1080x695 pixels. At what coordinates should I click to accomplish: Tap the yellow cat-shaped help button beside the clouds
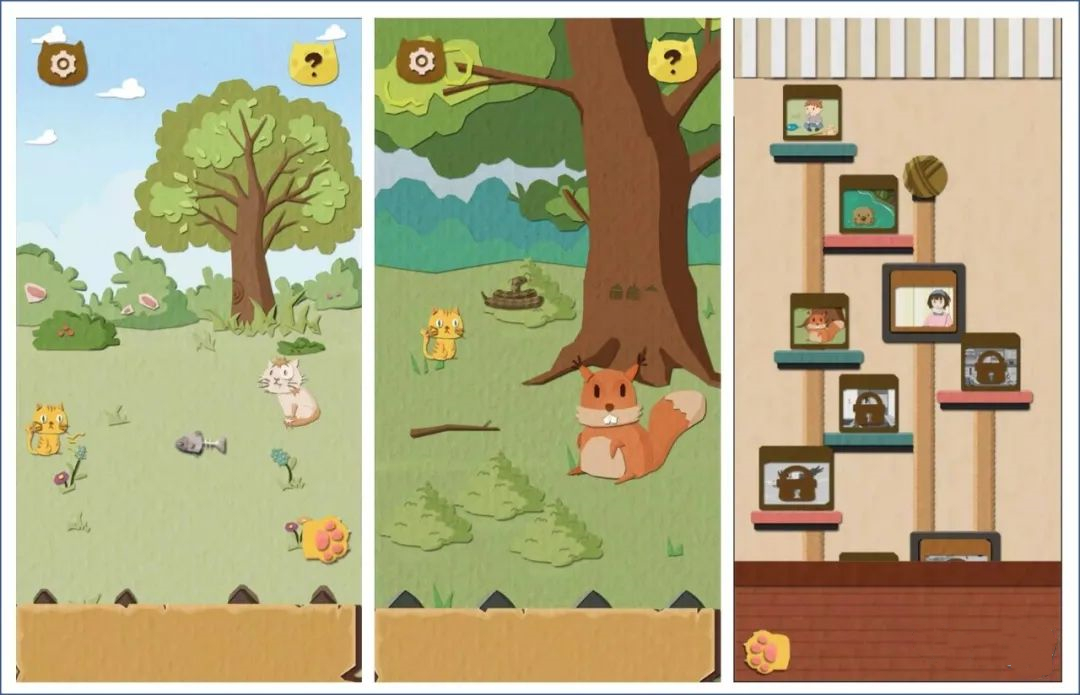pyautogui.click(x=314, y=64)
